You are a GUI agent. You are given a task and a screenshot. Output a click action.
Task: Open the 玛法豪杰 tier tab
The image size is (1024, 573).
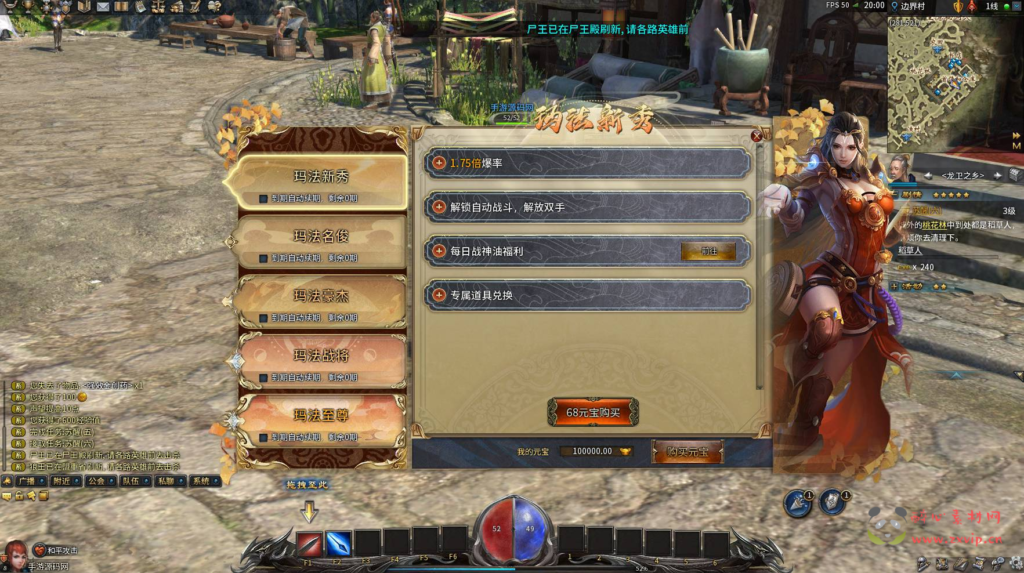click(320, 296)
